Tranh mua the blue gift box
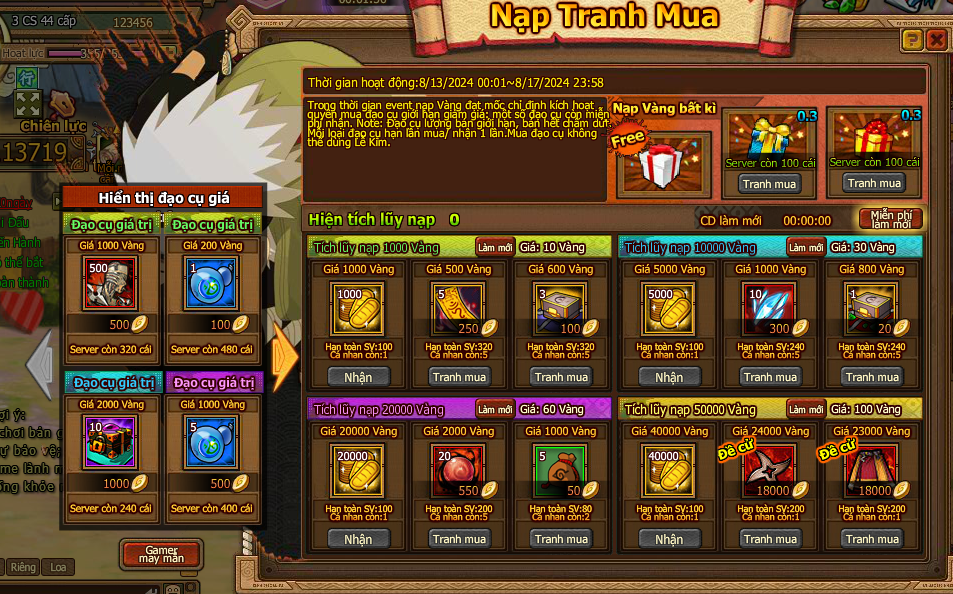 tap(770, 184)
